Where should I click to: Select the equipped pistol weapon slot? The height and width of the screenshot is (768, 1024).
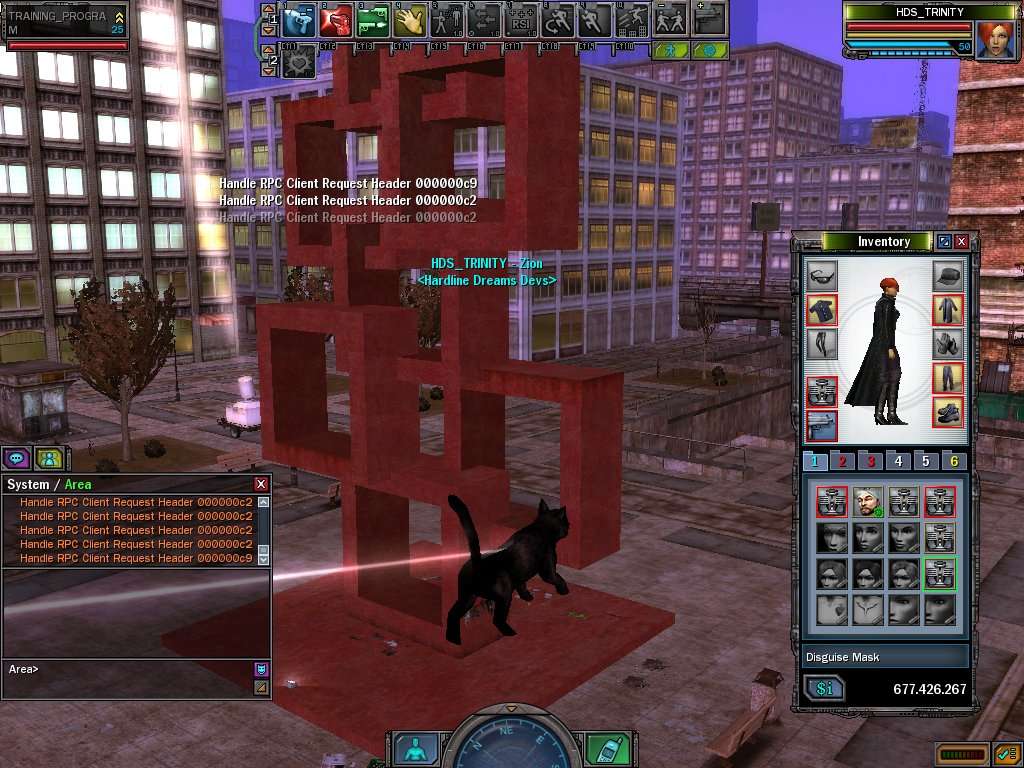[821, 424]
